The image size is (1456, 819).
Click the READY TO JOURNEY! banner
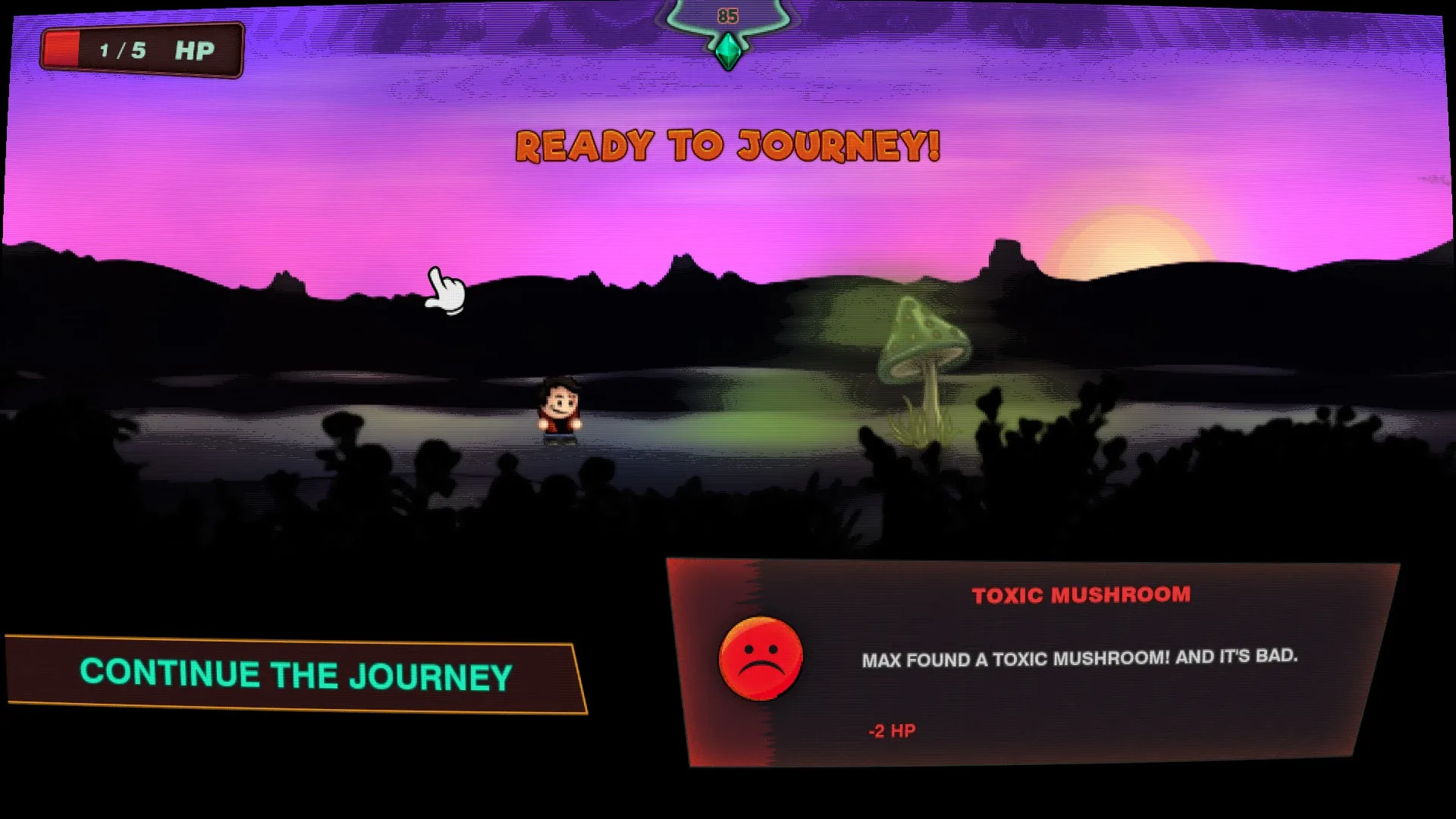(726, 146)
